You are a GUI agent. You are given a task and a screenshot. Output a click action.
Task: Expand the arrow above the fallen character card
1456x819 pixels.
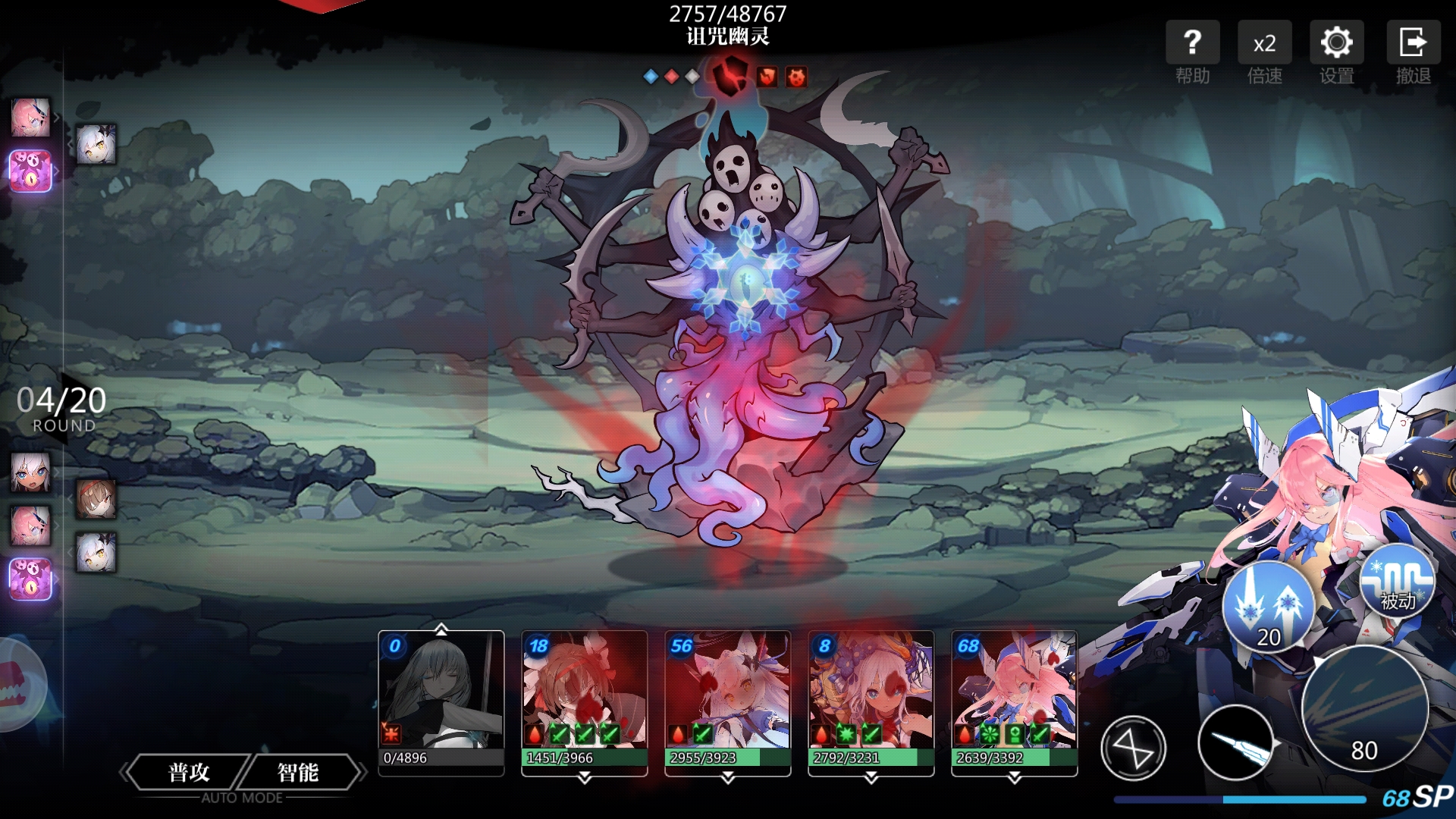coord(441,629)
